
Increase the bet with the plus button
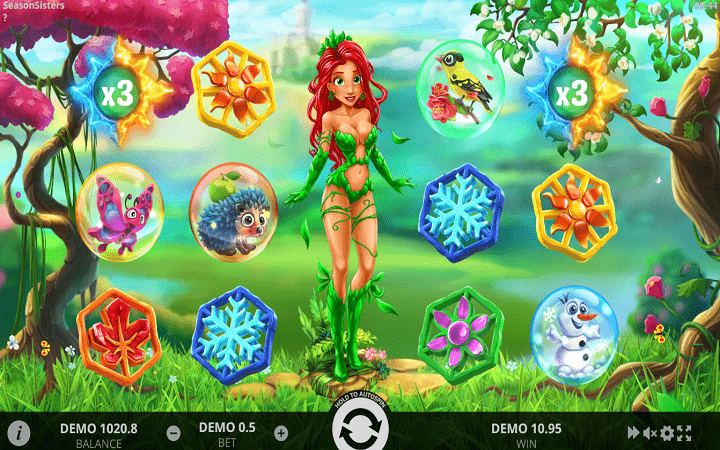click(281, 433)
